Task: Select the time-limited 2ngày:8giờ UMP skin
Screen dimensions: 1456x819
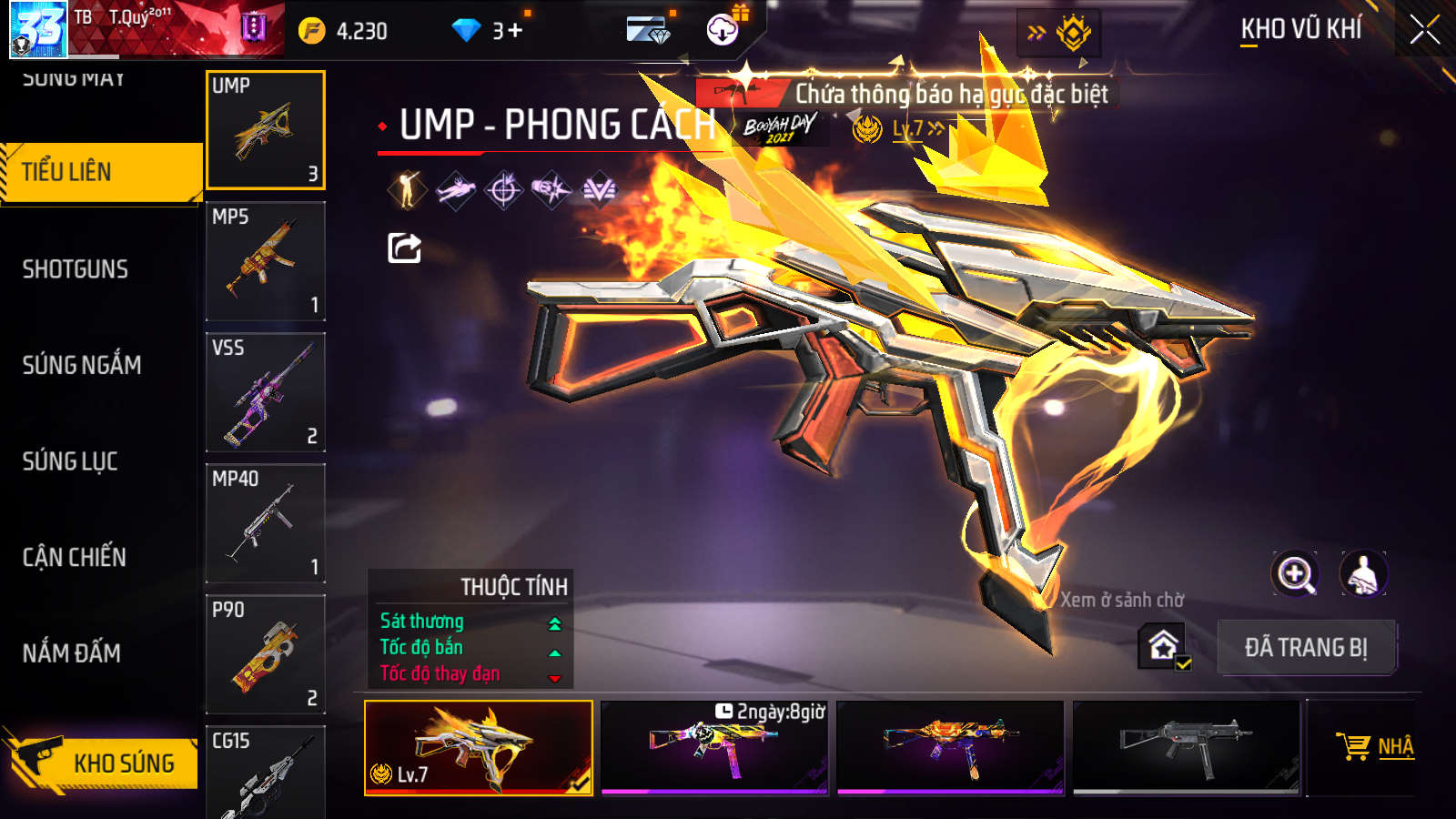Action: point(714,746)
